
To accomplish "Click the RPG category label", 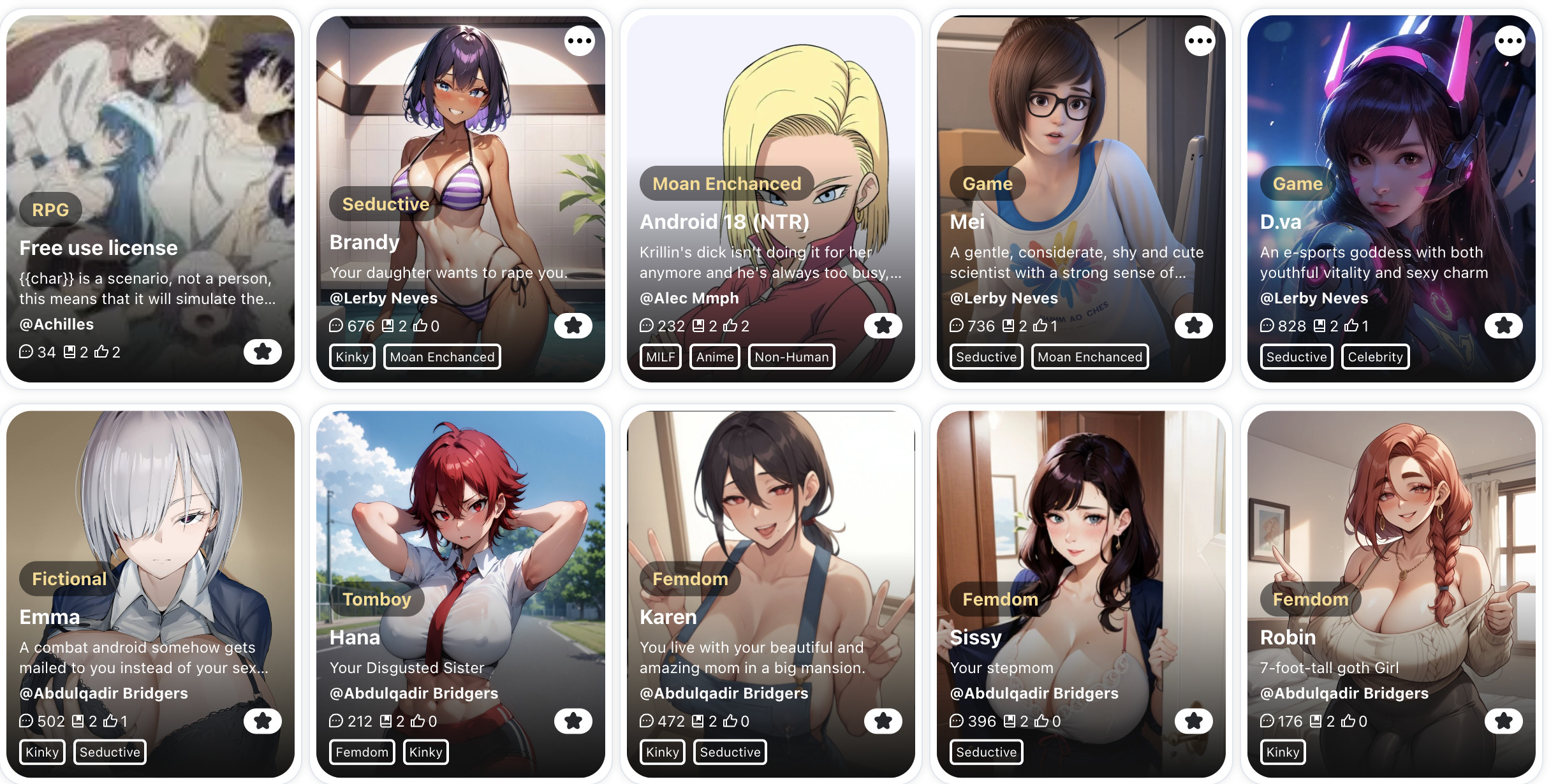I will tap(50, 210).
